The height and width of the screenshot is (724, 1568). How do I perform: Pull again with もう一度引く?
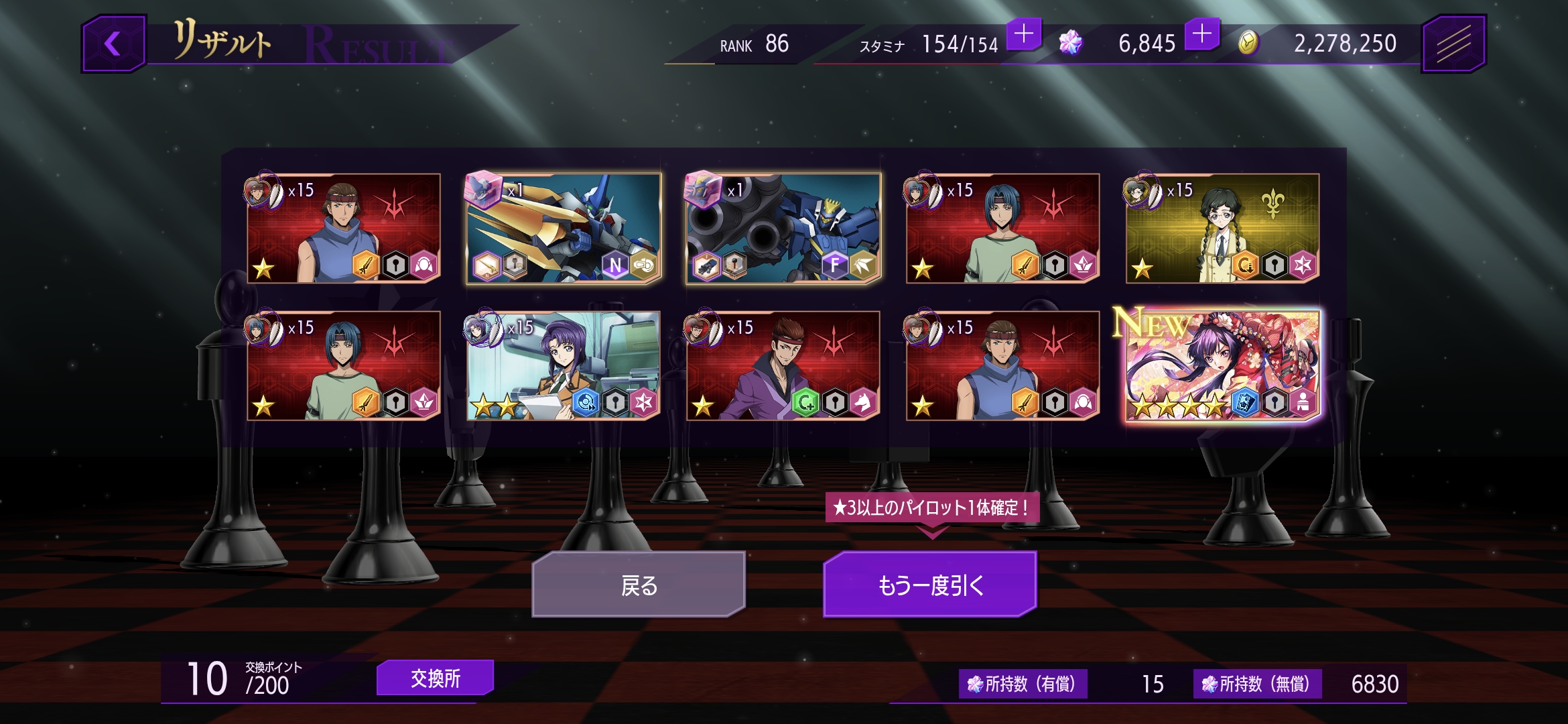pos(930,585)
